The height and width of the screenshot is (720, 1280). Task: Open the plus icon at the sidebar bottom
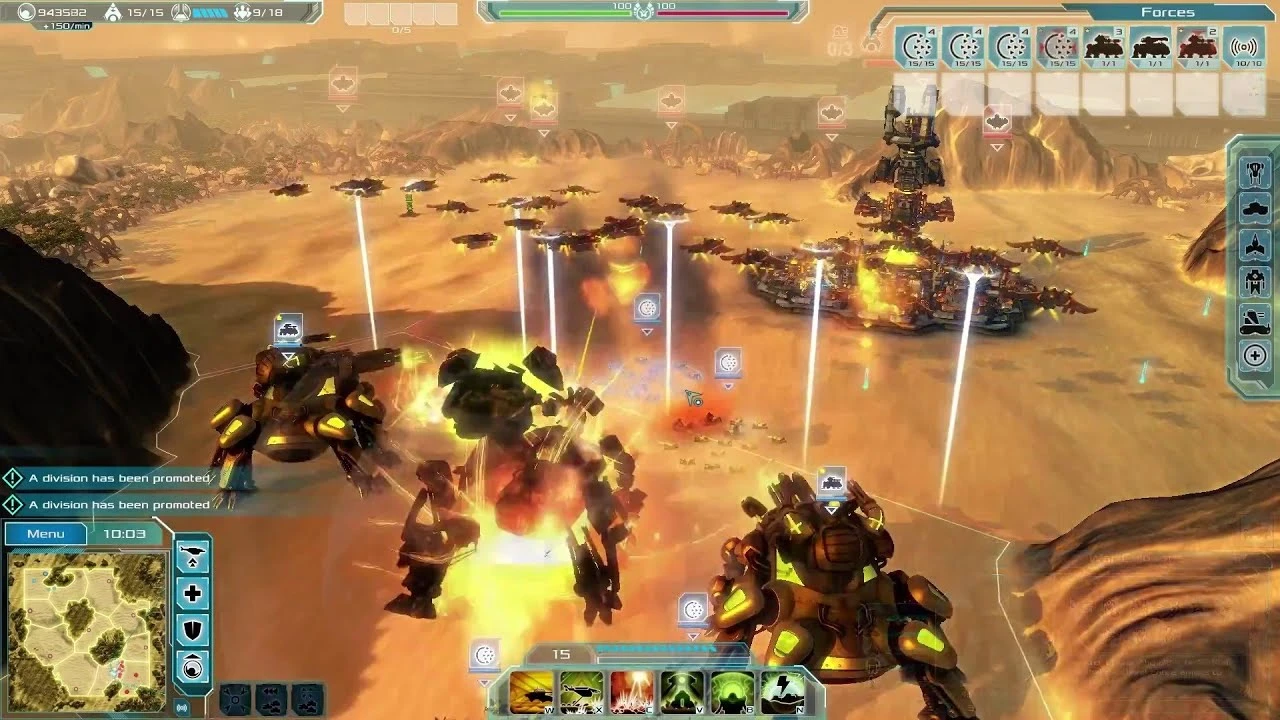point(1254,355)
